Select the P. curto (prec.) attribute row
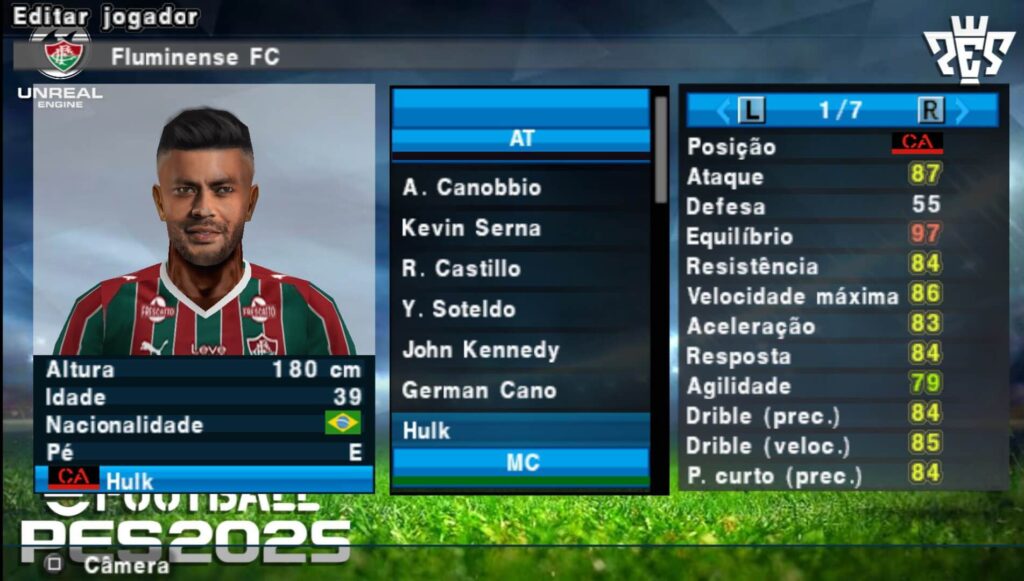This screenshot has height=581, width=1024. (842, 475)
